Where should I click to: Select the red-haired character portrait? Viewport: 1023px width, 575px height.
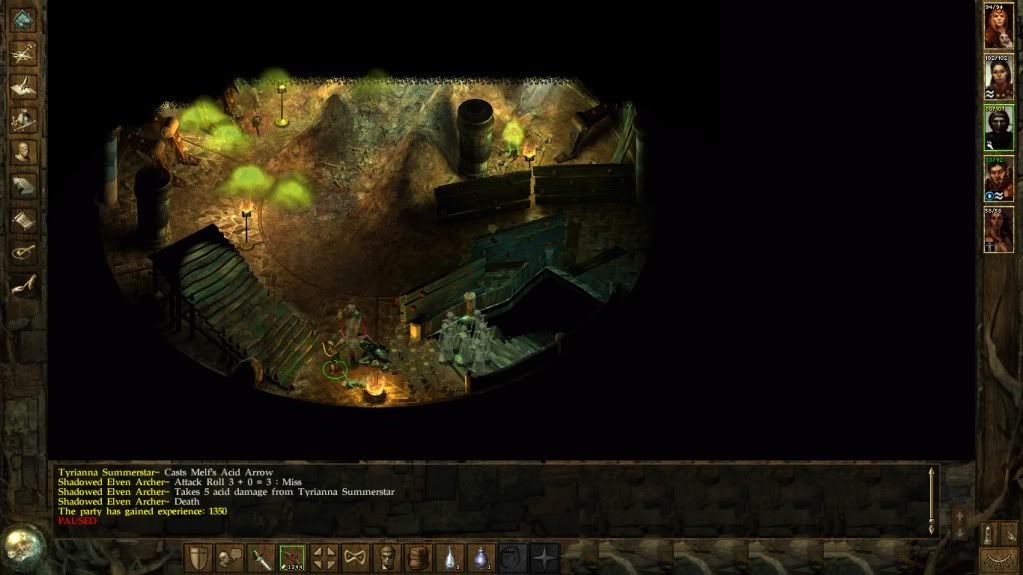(x=998, y=26)
